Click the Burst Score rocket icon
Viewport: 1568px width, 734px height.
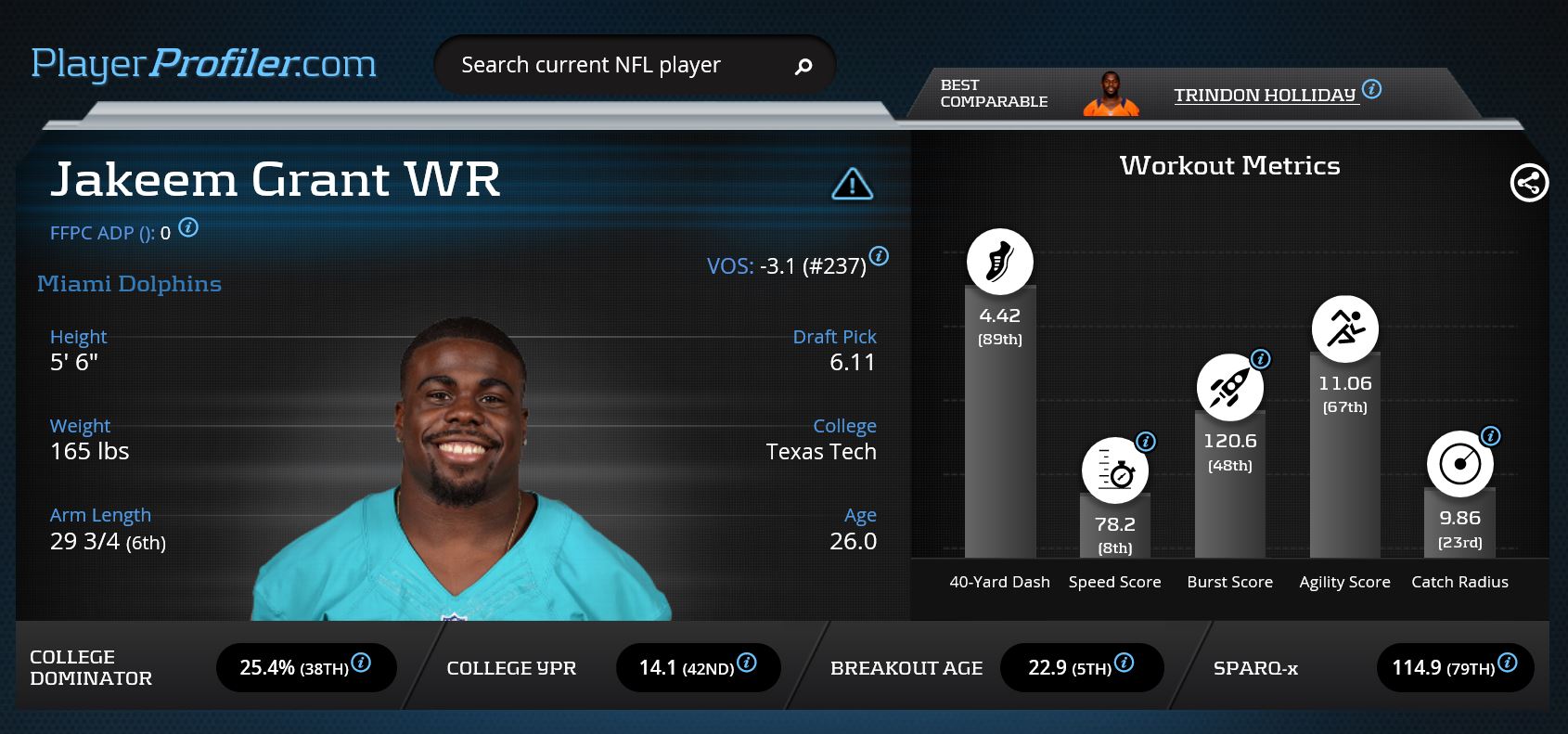(1229, 387)
